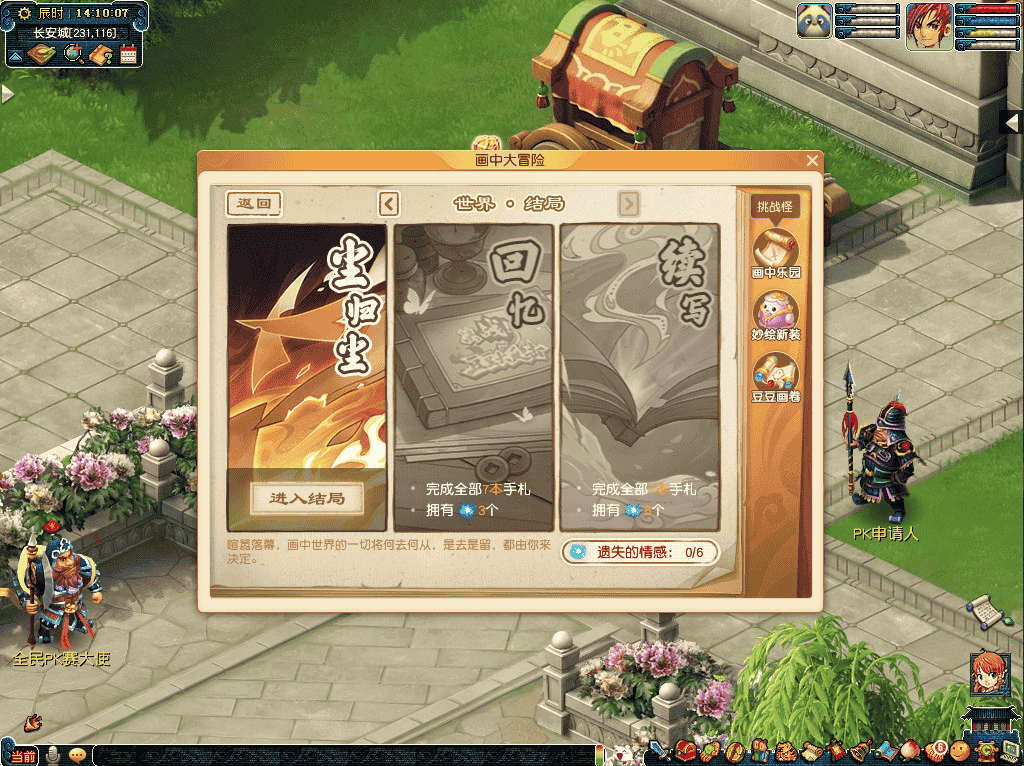This screenshot has width=1024, height=766.
Task: Open the world map magnifier icon
Action: click(73, 54)
